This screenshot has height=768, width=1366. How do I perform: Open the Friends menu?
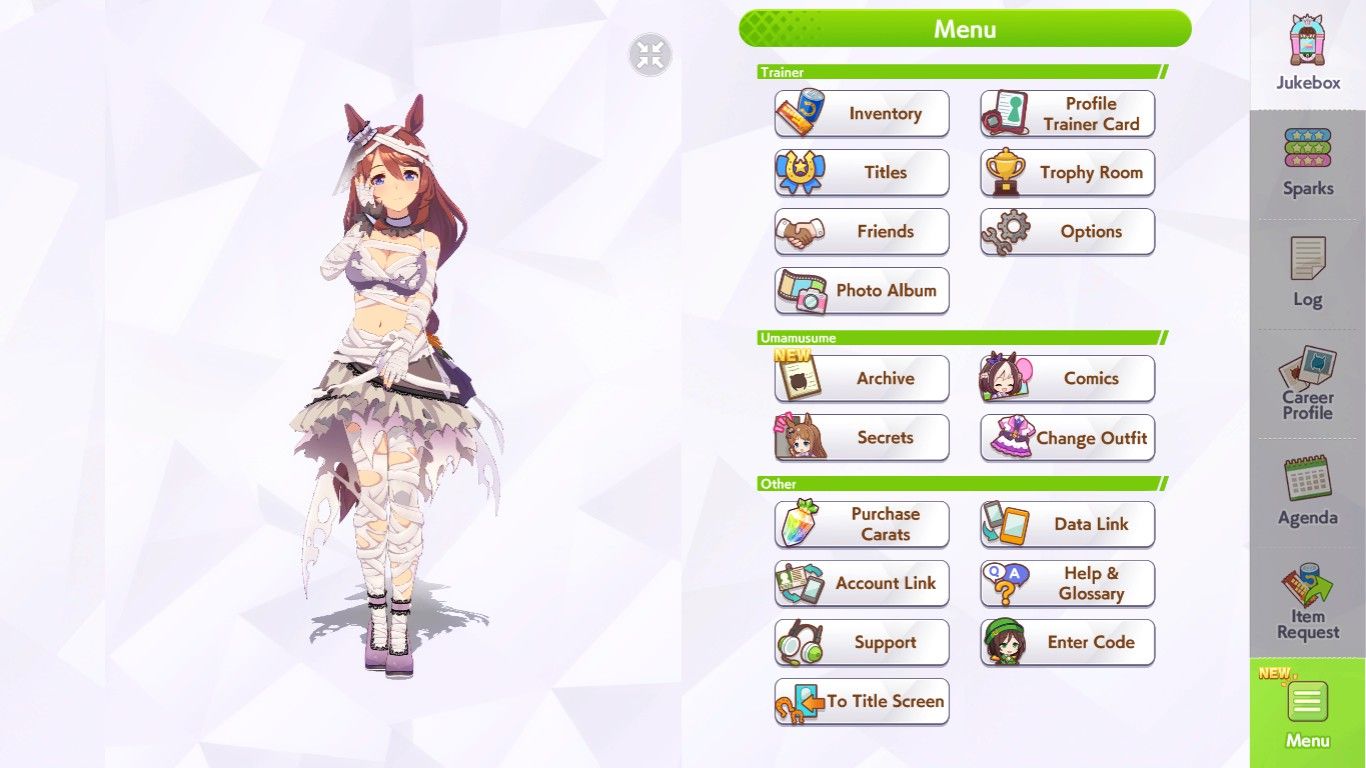[x=862, y=232]
